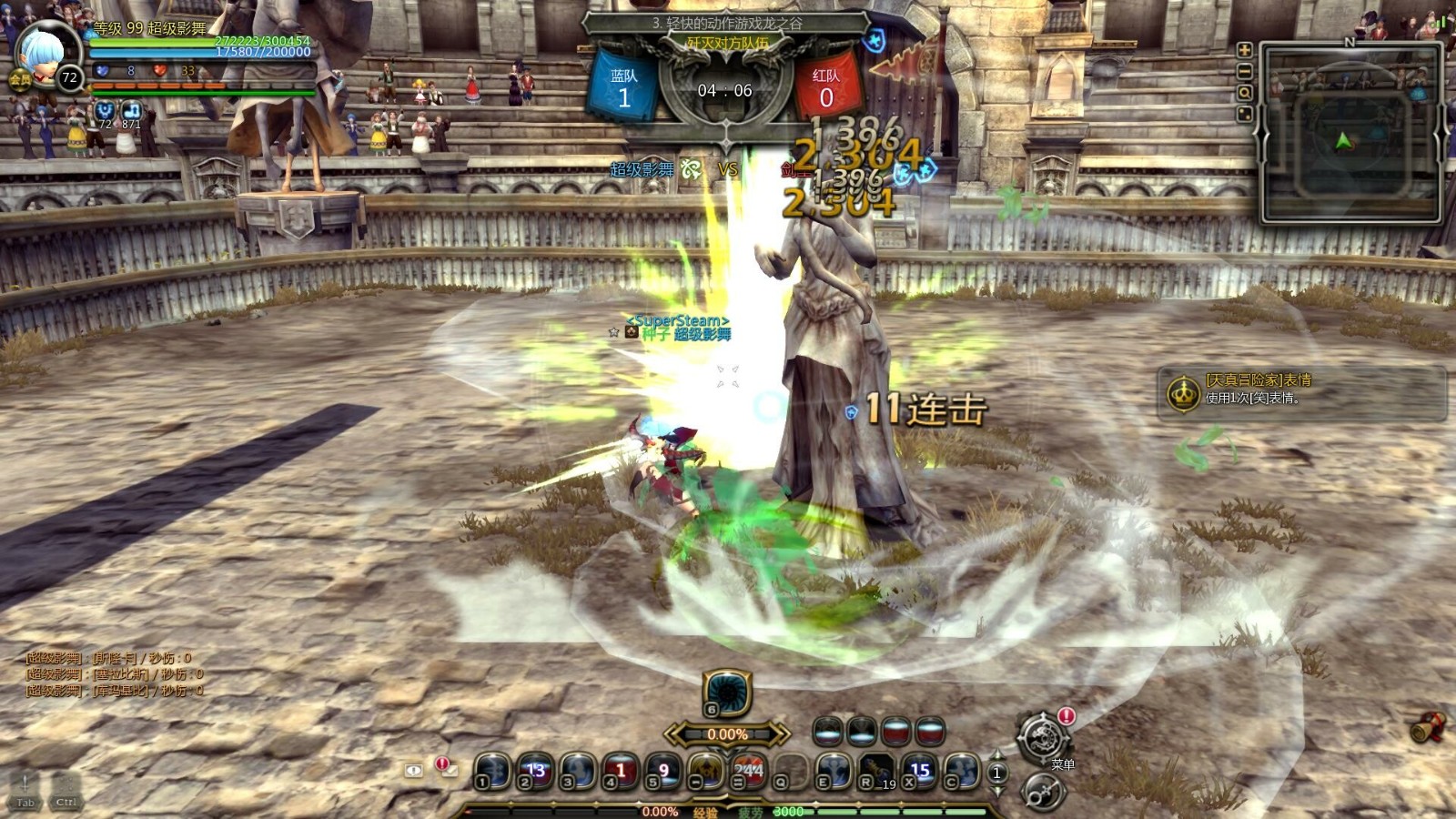Use the skill bound to the E key
The image size is (1456, 819).
click(834, 771)
